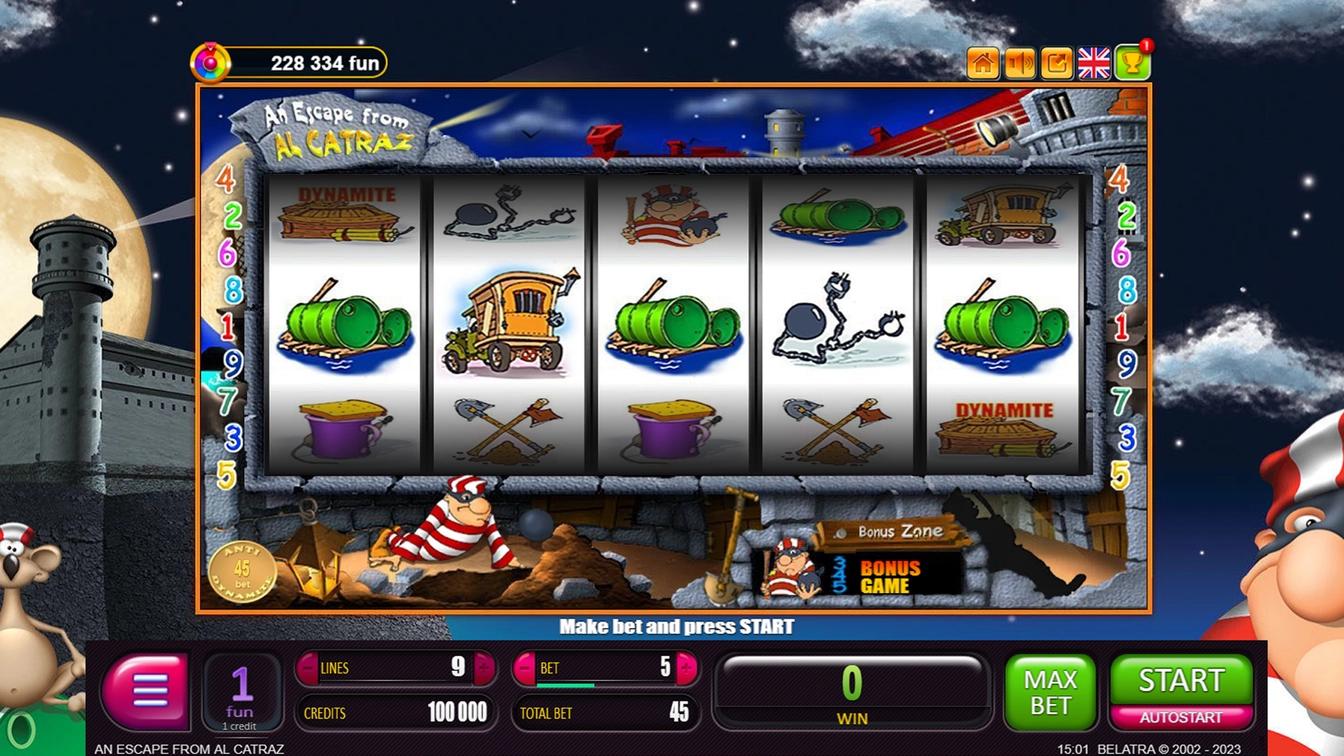
Task: Open the green trophy achievements button
Action: point(1132,64)
